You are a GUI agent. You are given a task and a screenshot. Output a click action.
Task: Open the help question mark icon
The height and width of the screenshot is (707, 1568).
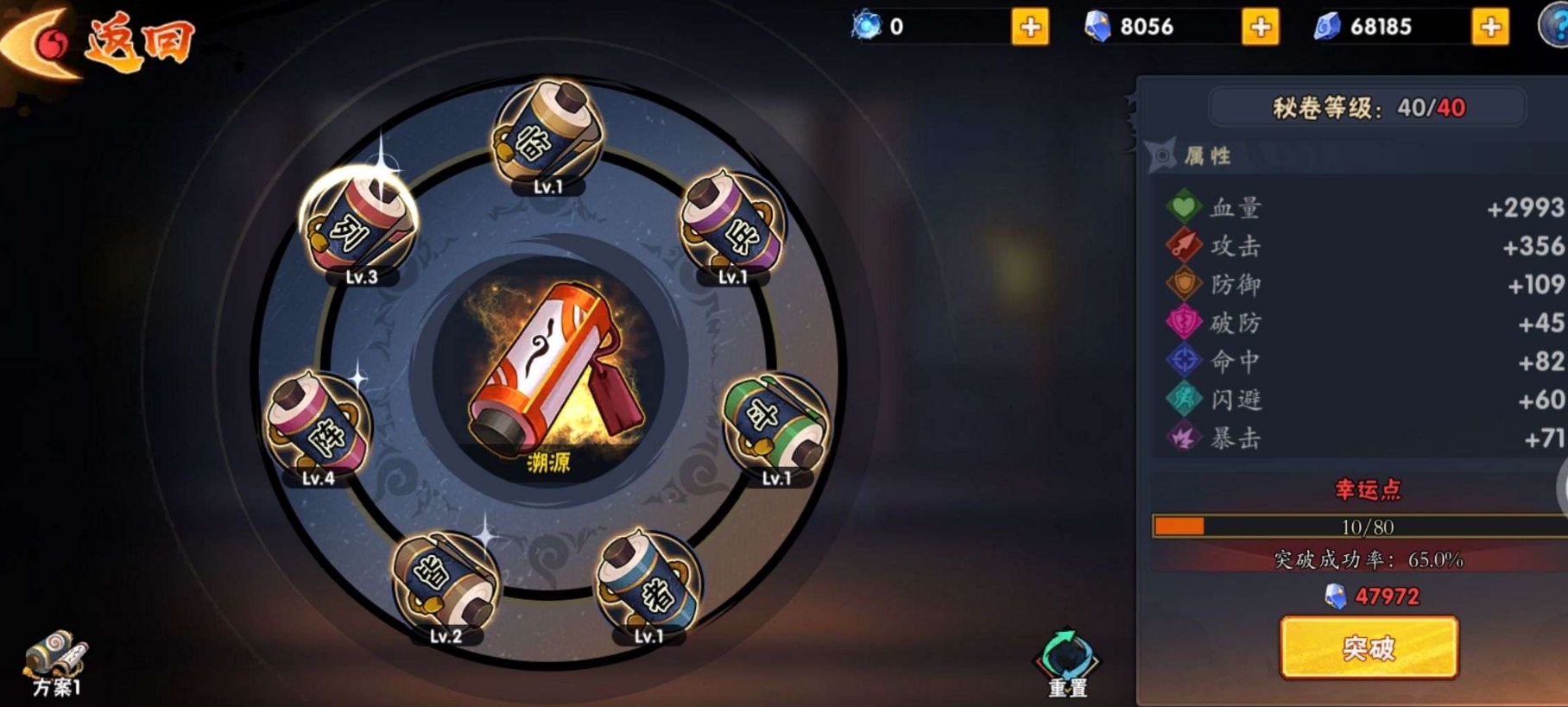click(x=1556, y=25)
